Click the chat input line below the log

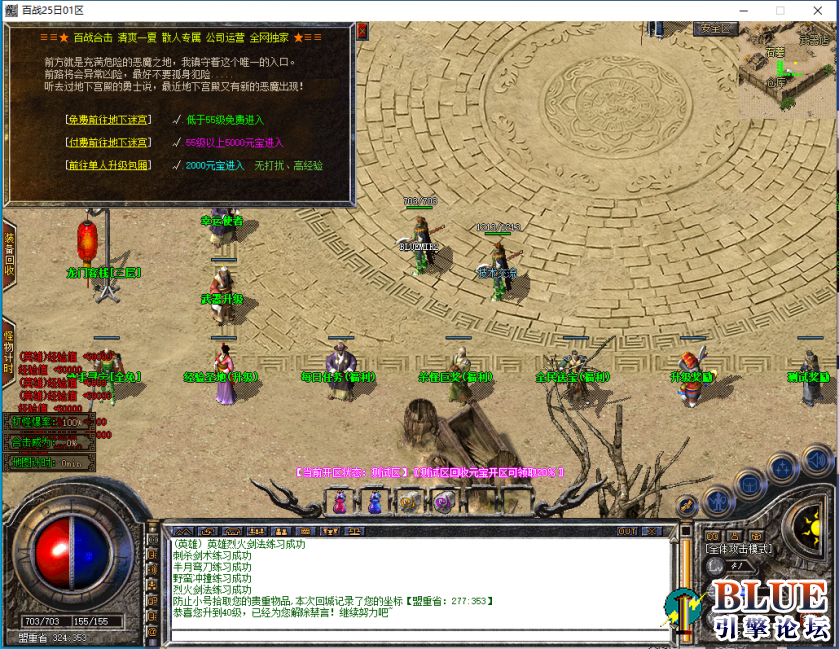(415, 633)
